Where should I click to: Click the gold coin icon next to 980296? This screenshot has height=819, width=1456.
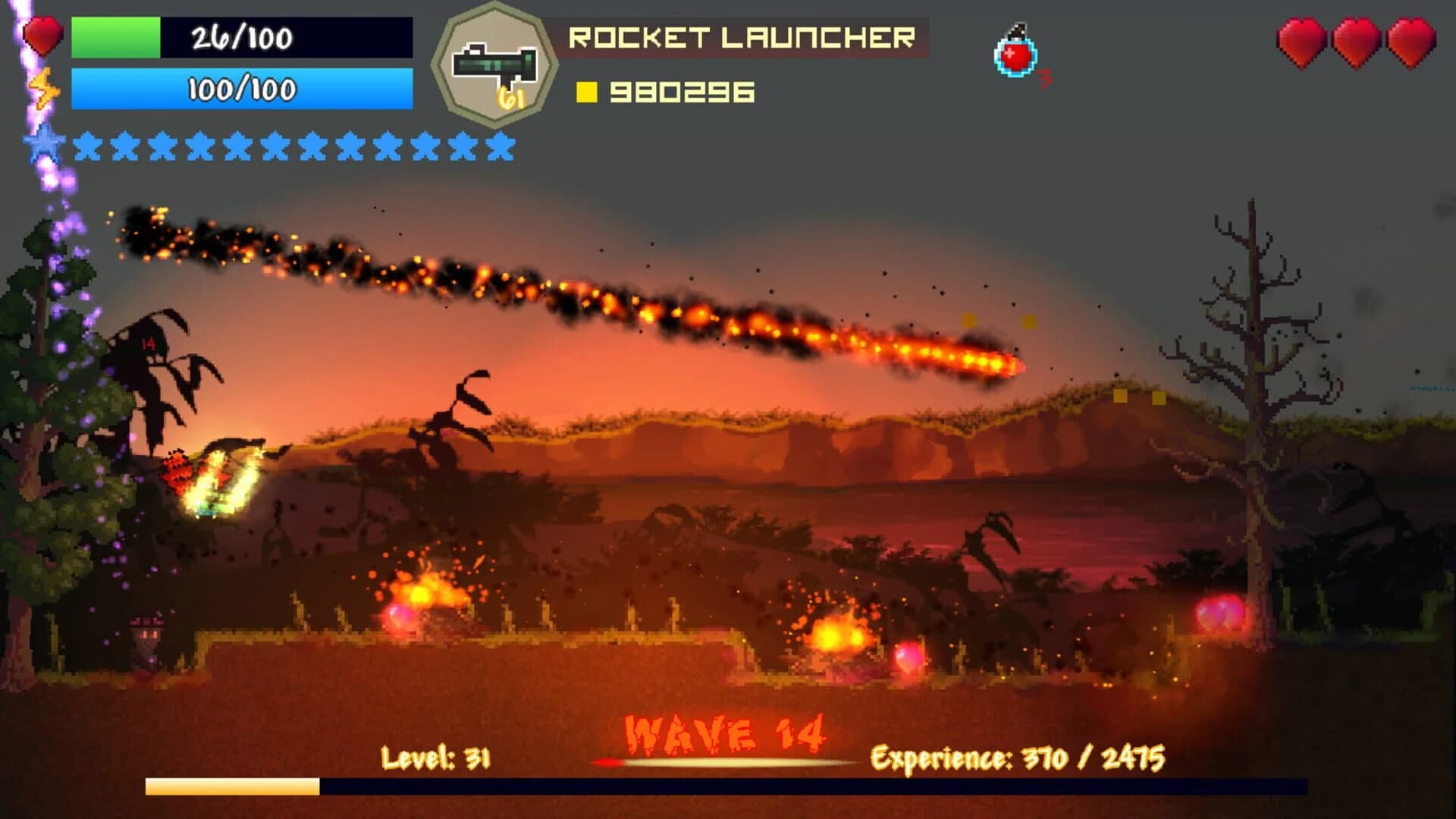[x=588, y=93]
